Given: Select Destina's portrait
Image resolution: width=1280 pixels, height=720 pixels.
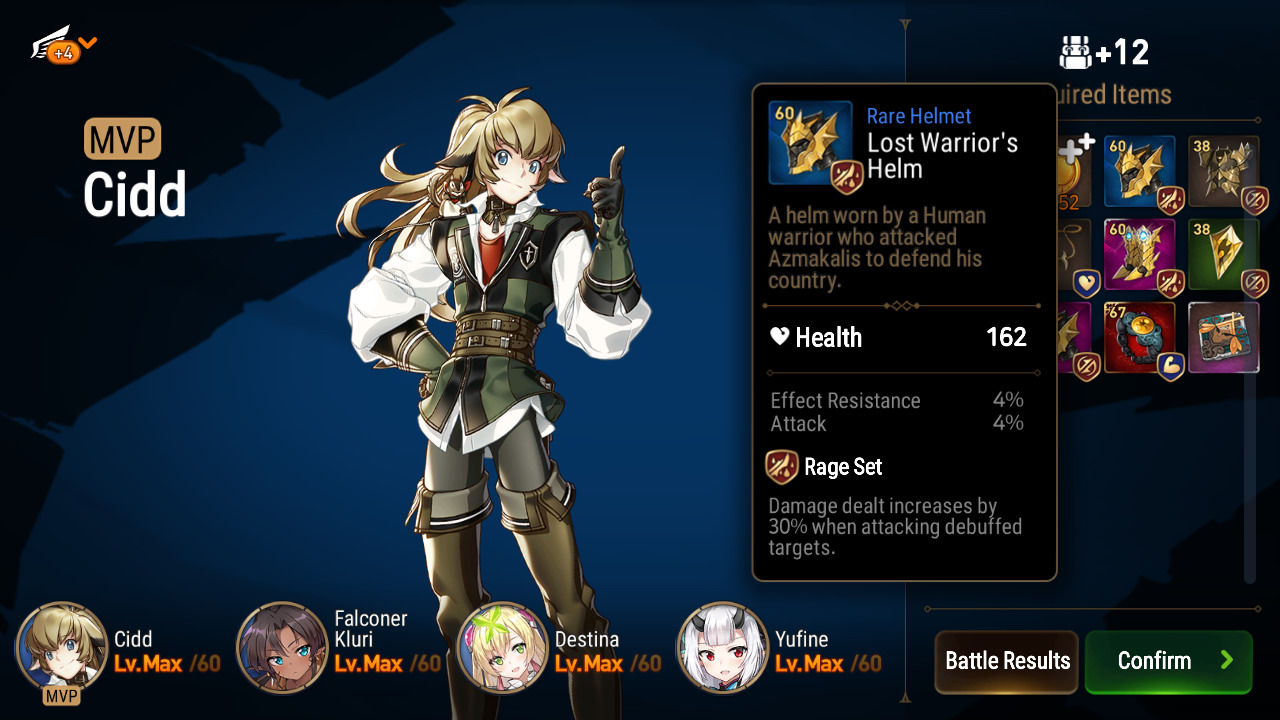Looking at the screenshot, I should click(502, 648).
